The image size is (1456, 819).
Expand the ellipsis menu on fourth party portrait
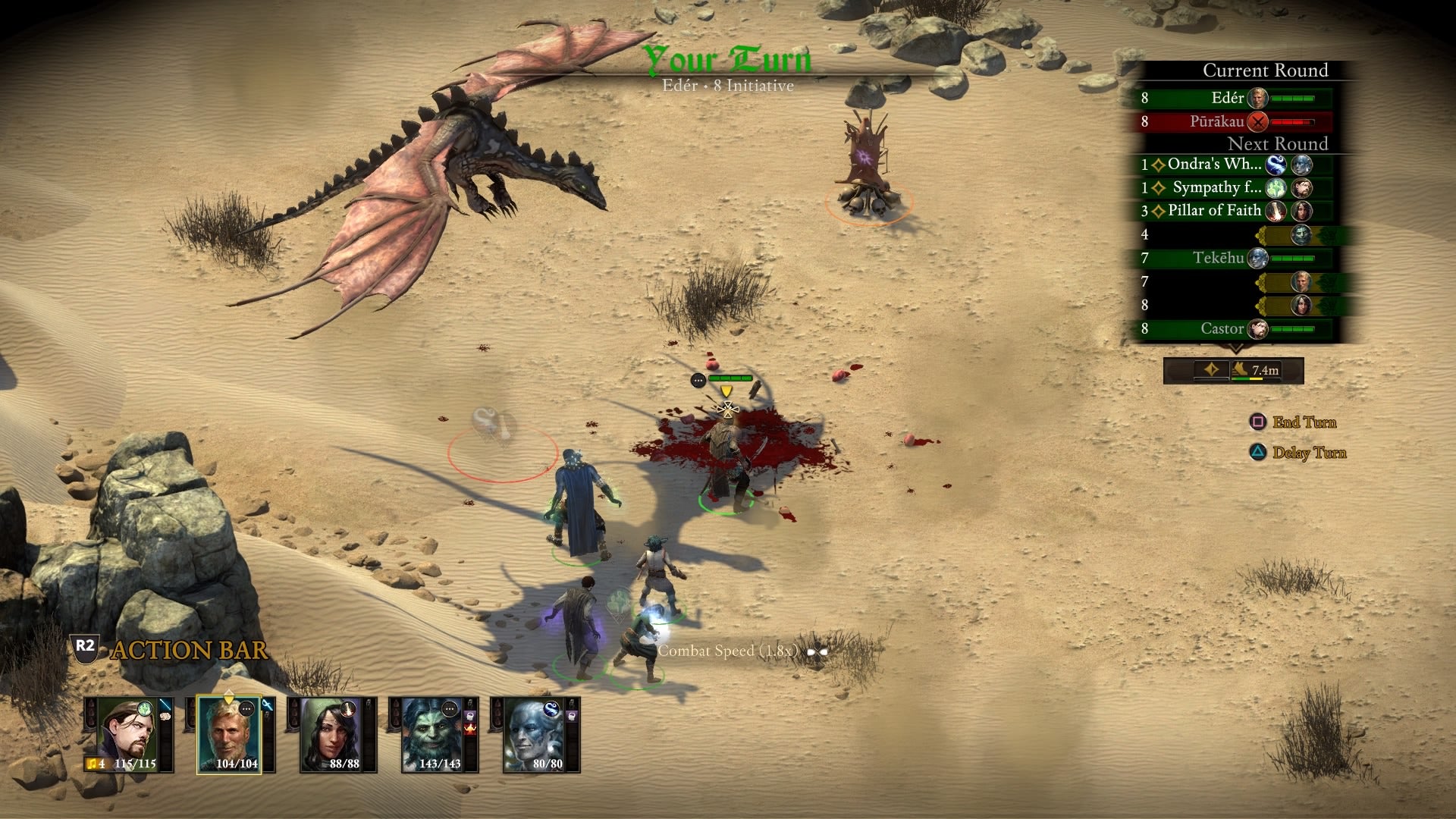point(450,710)
